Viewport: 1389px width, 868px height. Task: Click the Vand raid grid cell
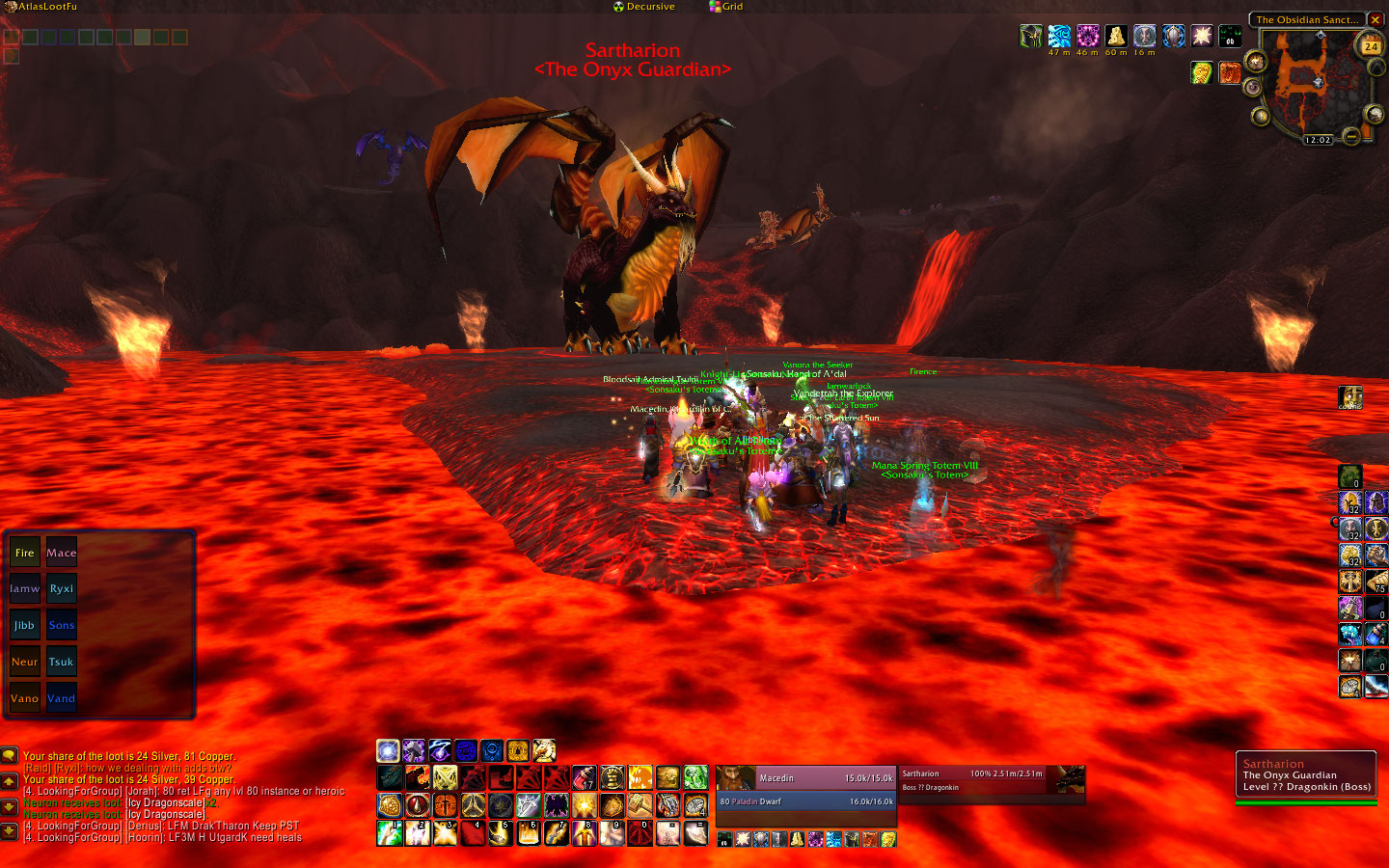[x=62, y=698]
